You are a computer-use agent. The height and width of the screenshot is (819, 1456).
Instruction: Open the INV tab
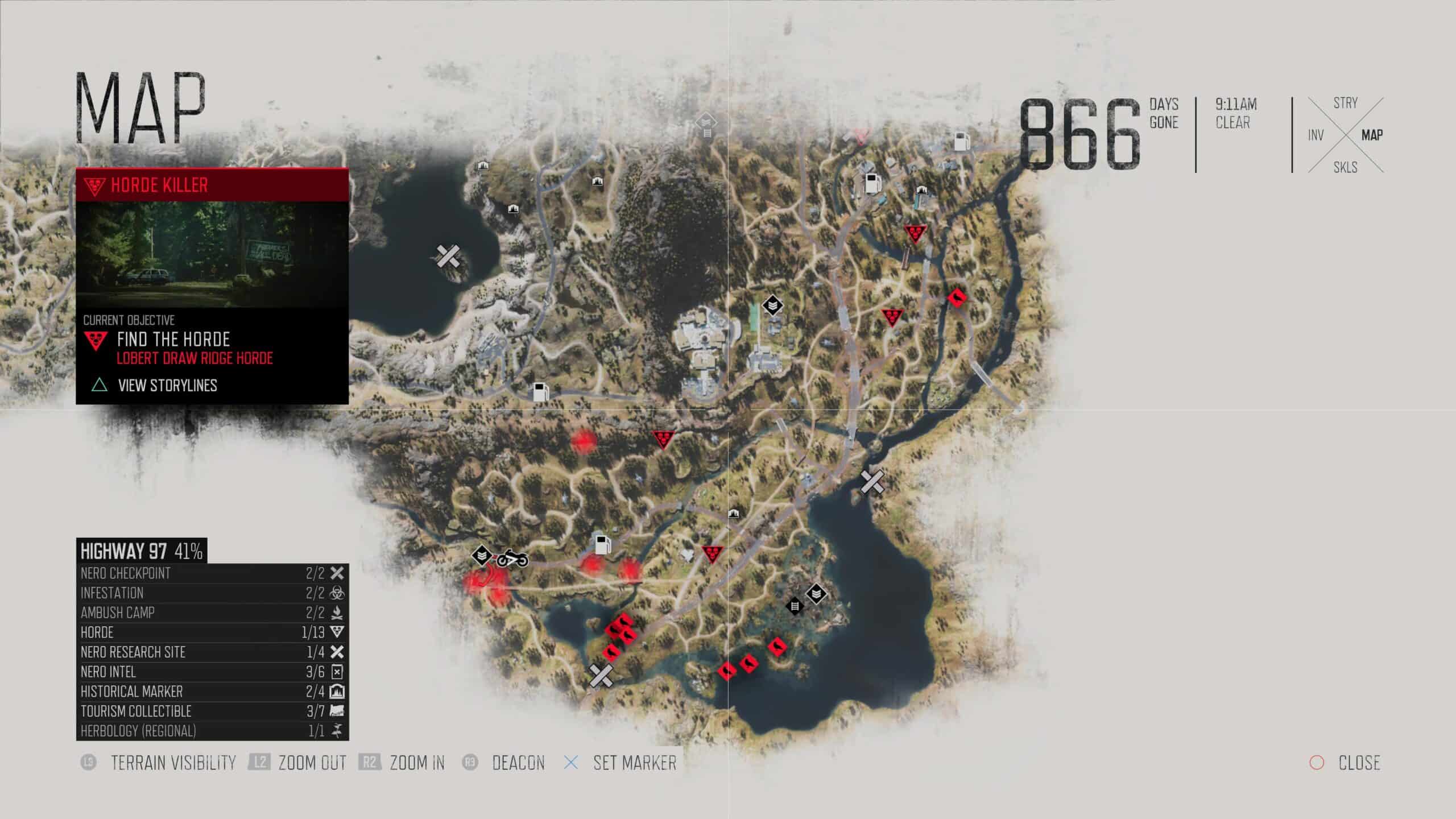click(x=1316, y=135)
